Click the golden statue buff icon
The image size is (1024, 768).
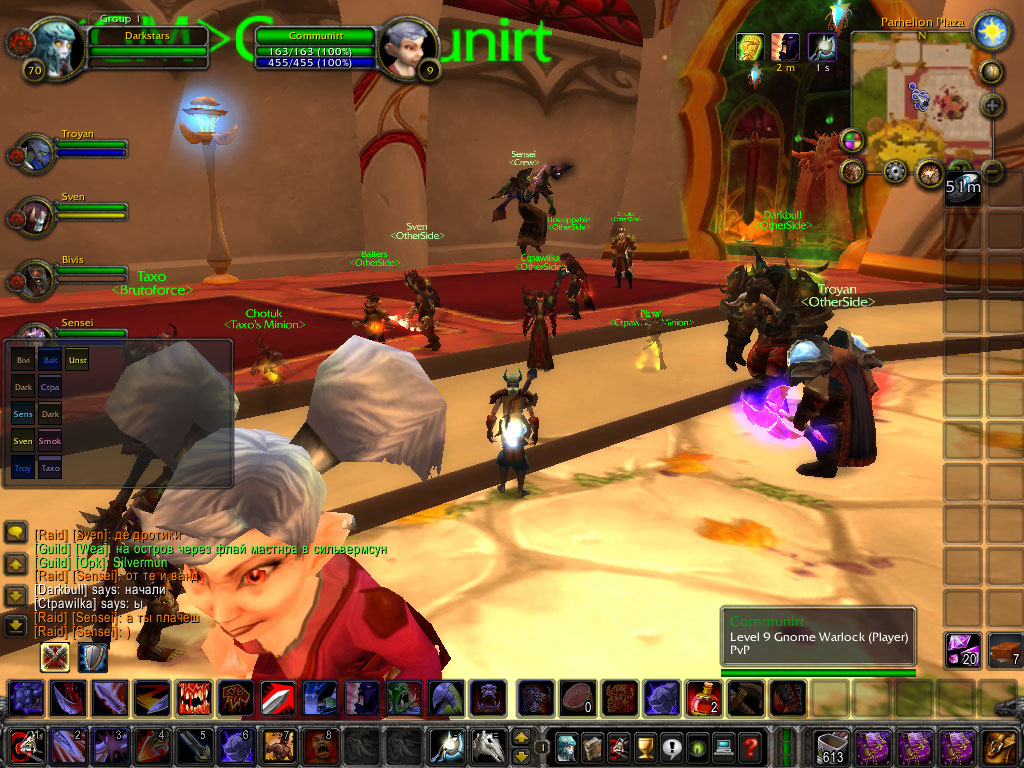750,47
